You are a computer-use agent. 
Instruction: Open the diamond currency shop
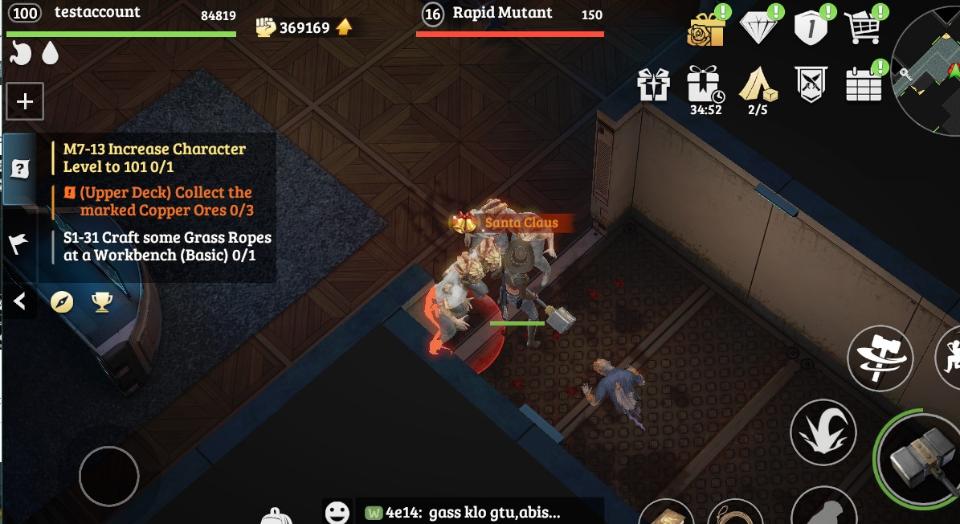(759, 28)
